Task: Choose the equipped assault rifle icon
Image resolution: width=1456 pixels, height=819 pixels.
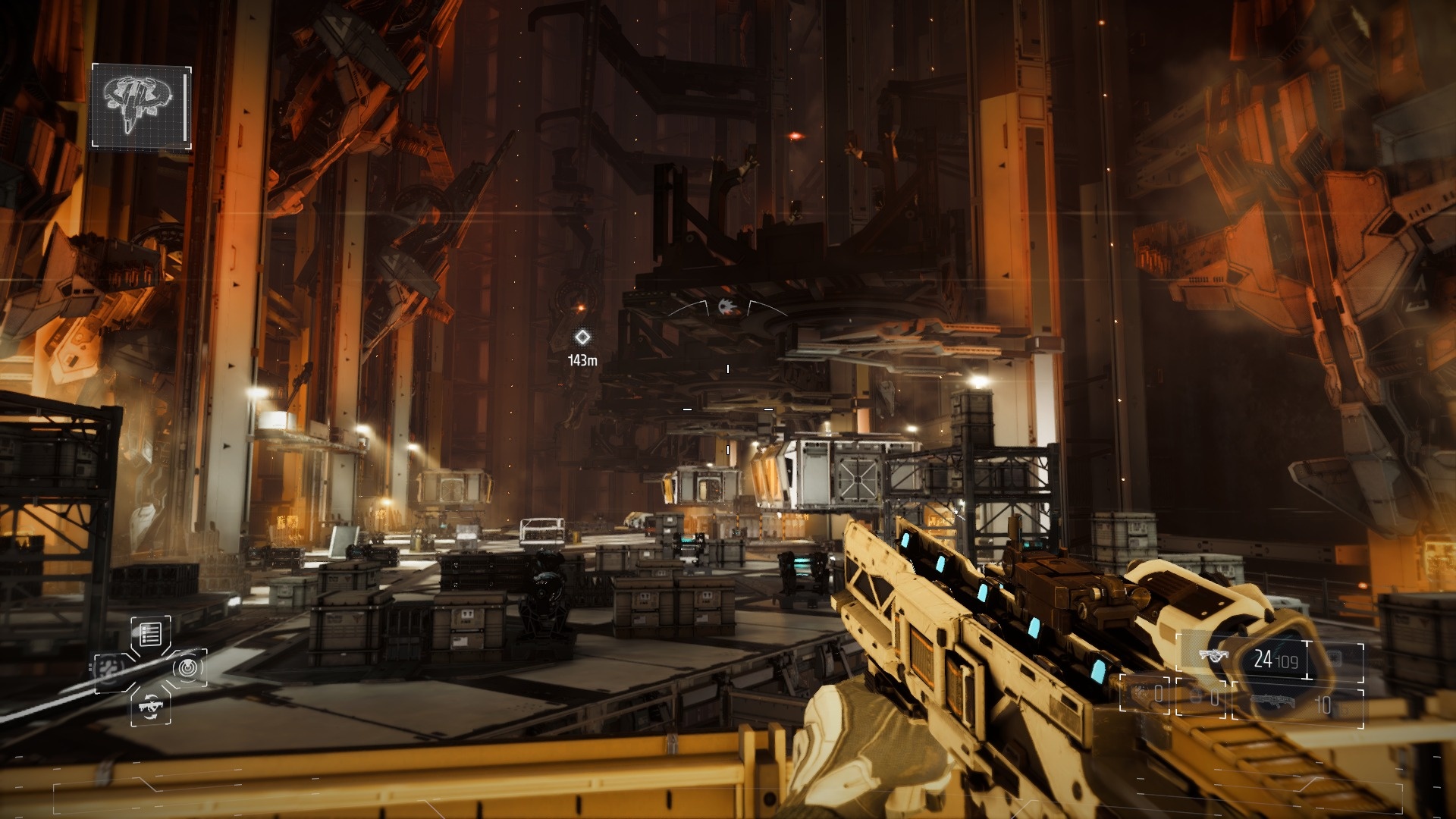Action: point(1214,657)
